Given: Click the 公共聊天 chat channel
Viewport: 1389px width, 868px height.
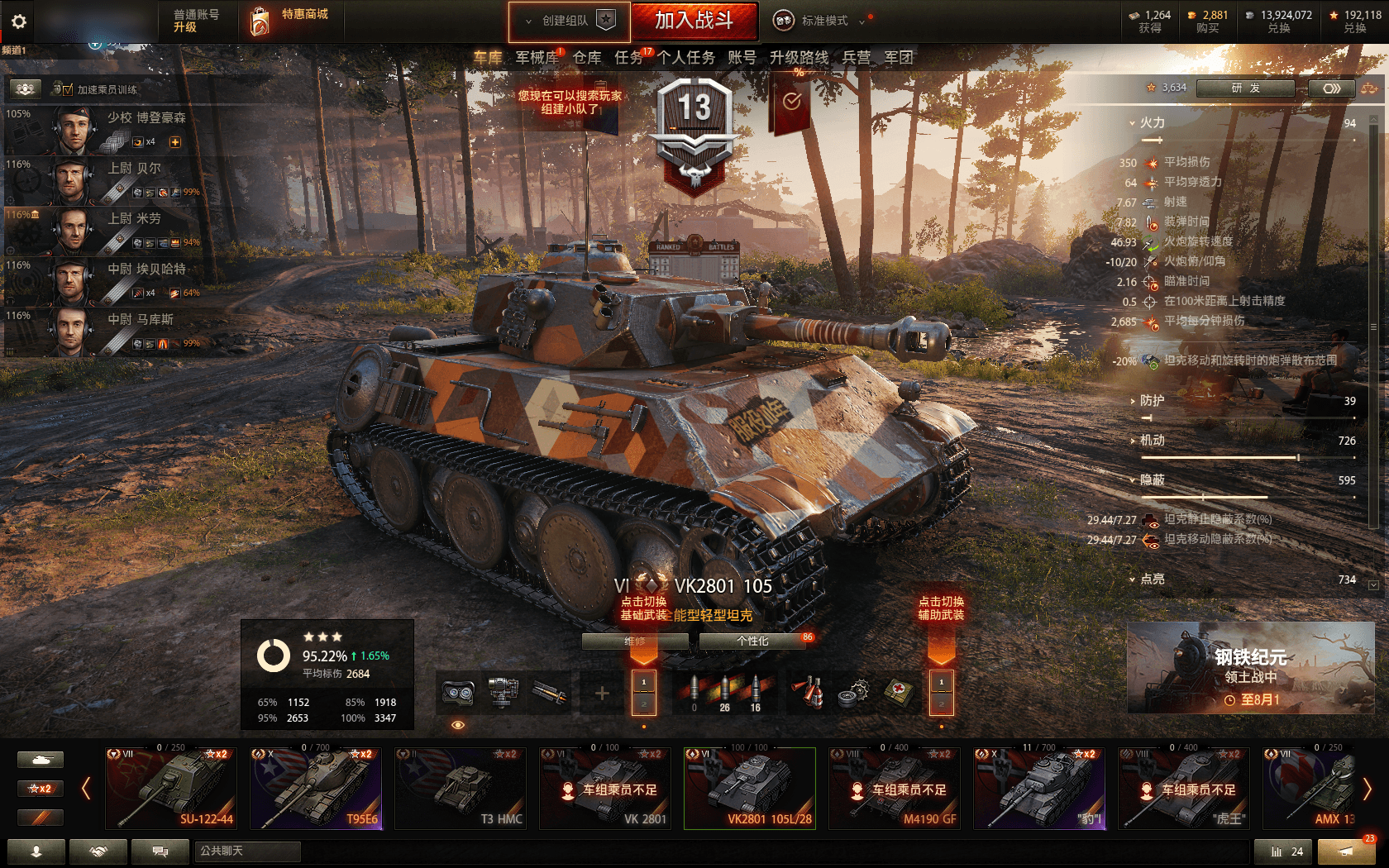Looking at the screenshot, I should coord(248,851).
